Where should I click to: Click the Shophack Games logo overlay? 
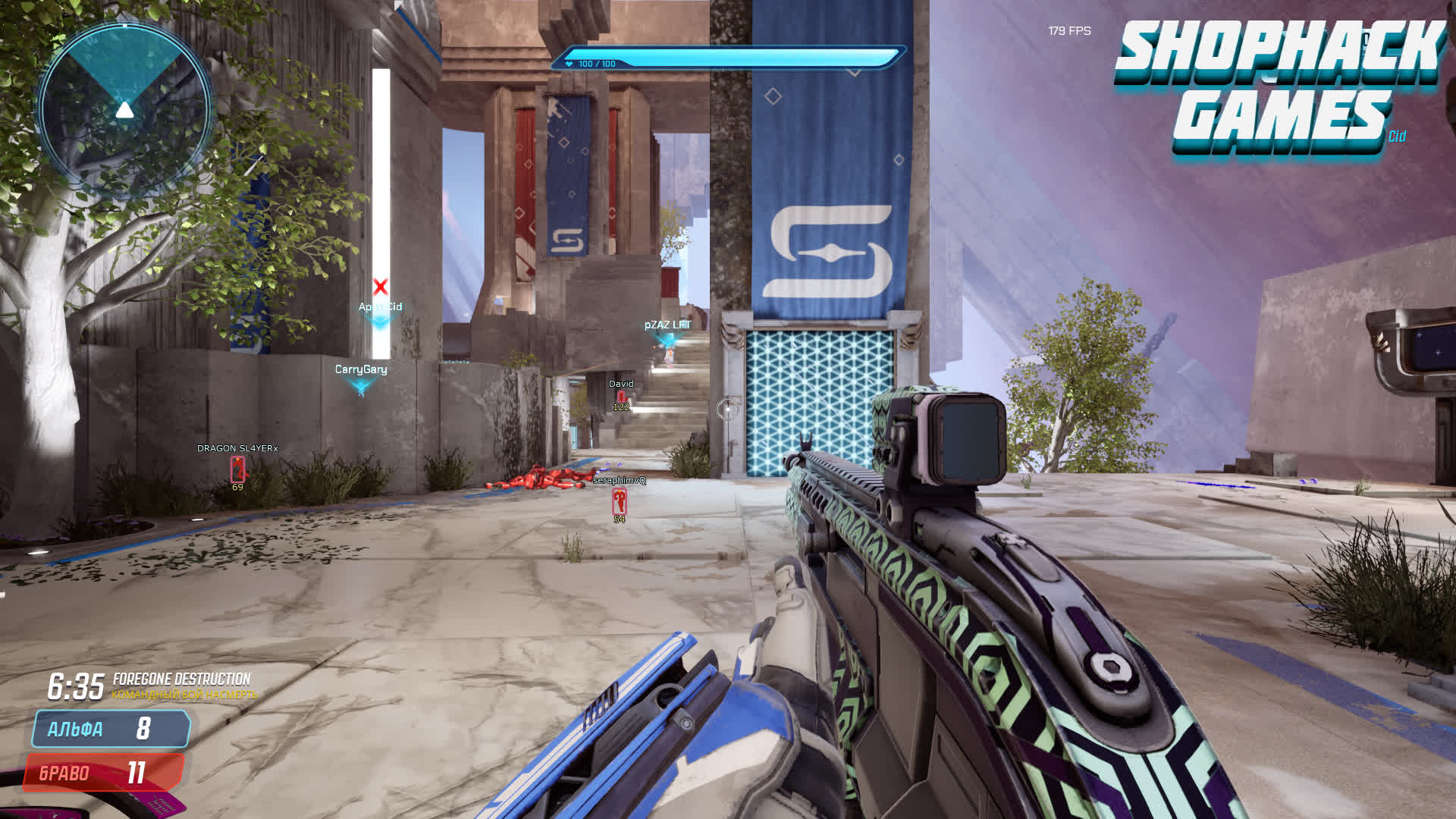(x=1280, y=87)
